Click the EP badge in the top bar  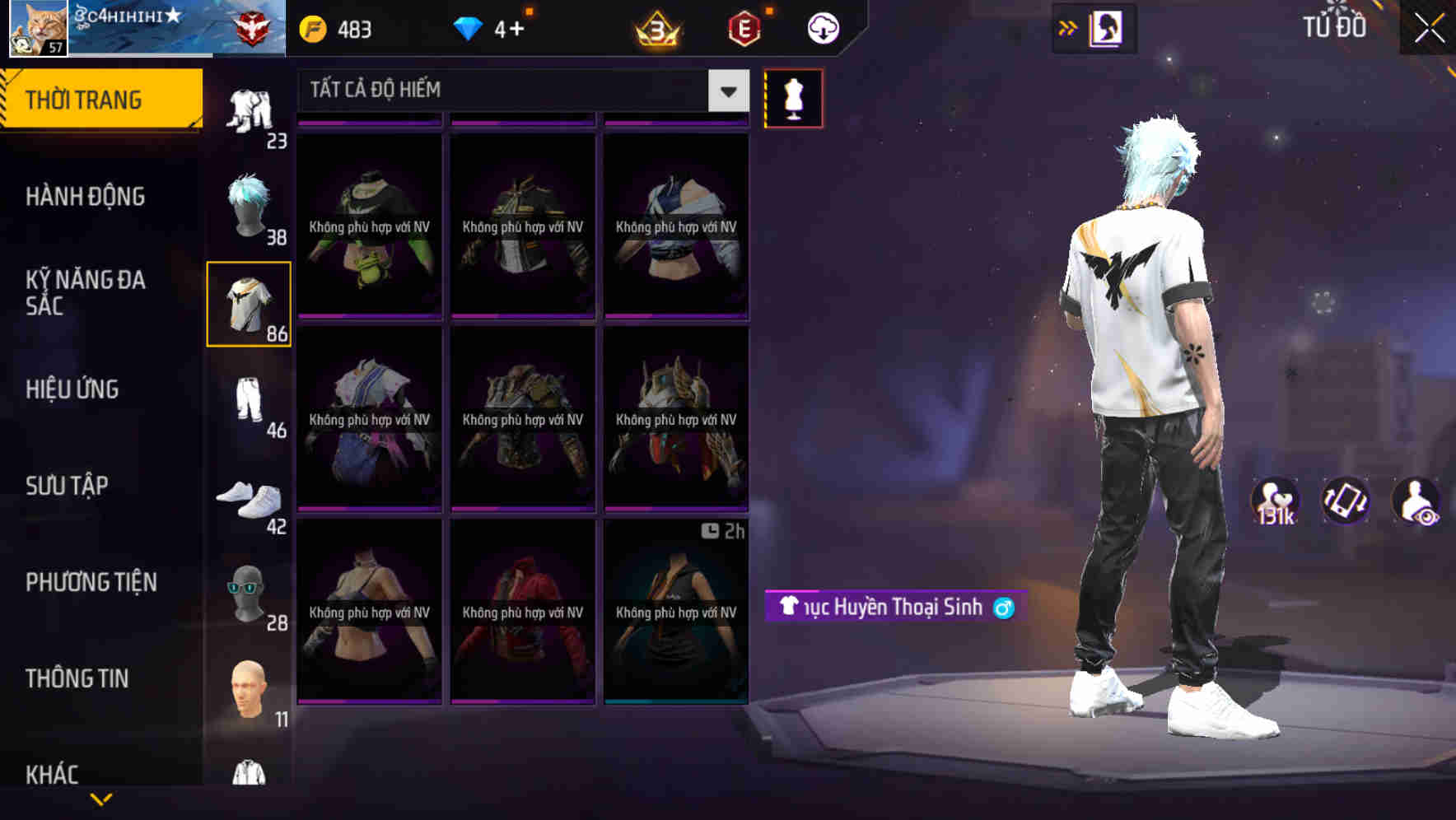pyautogui.click(x=740, y=27)
